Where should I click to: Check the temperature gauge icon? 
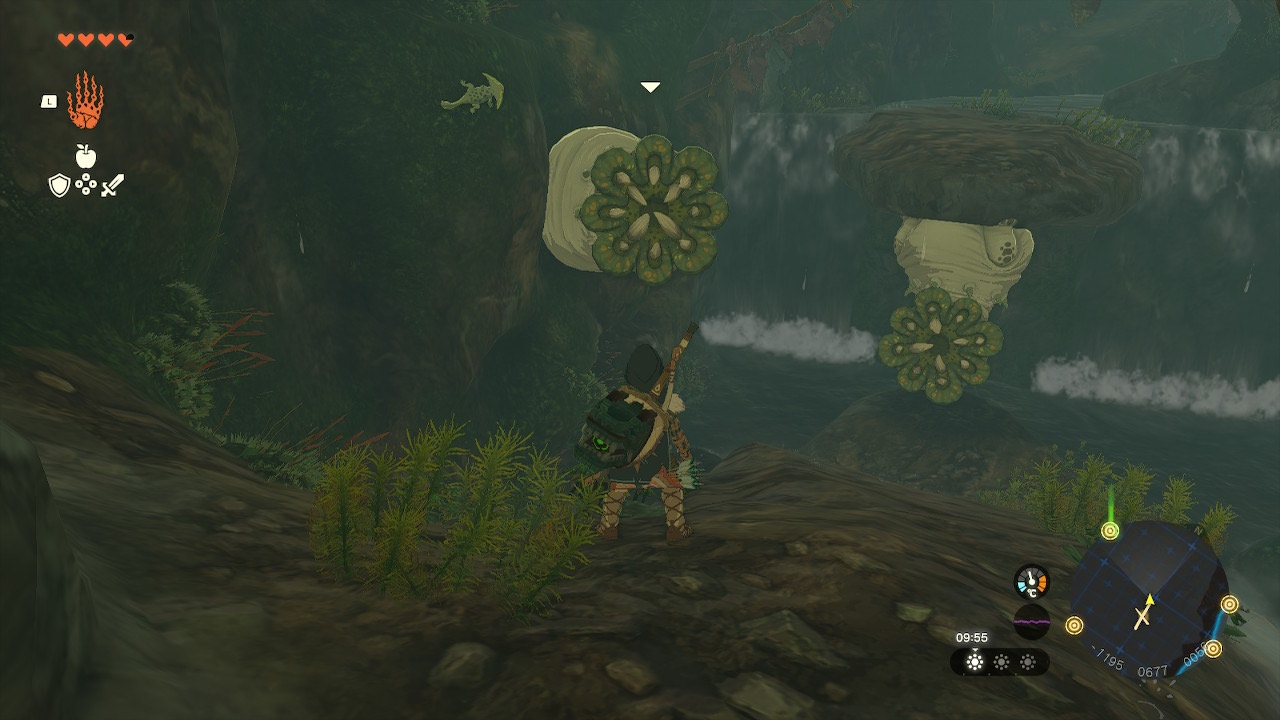coord(1031,582)
